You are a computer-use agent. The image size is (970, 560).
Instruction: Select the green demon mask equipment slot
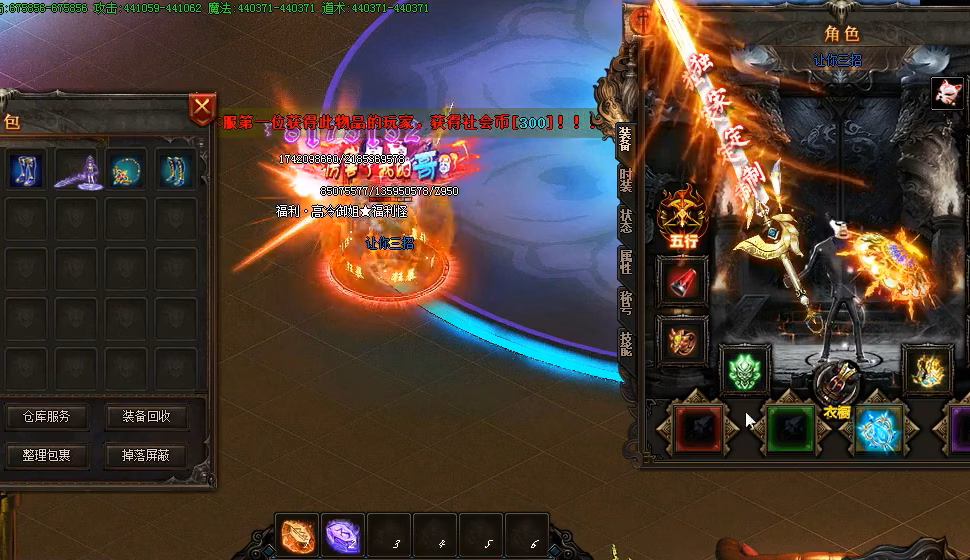coord(745,369)
